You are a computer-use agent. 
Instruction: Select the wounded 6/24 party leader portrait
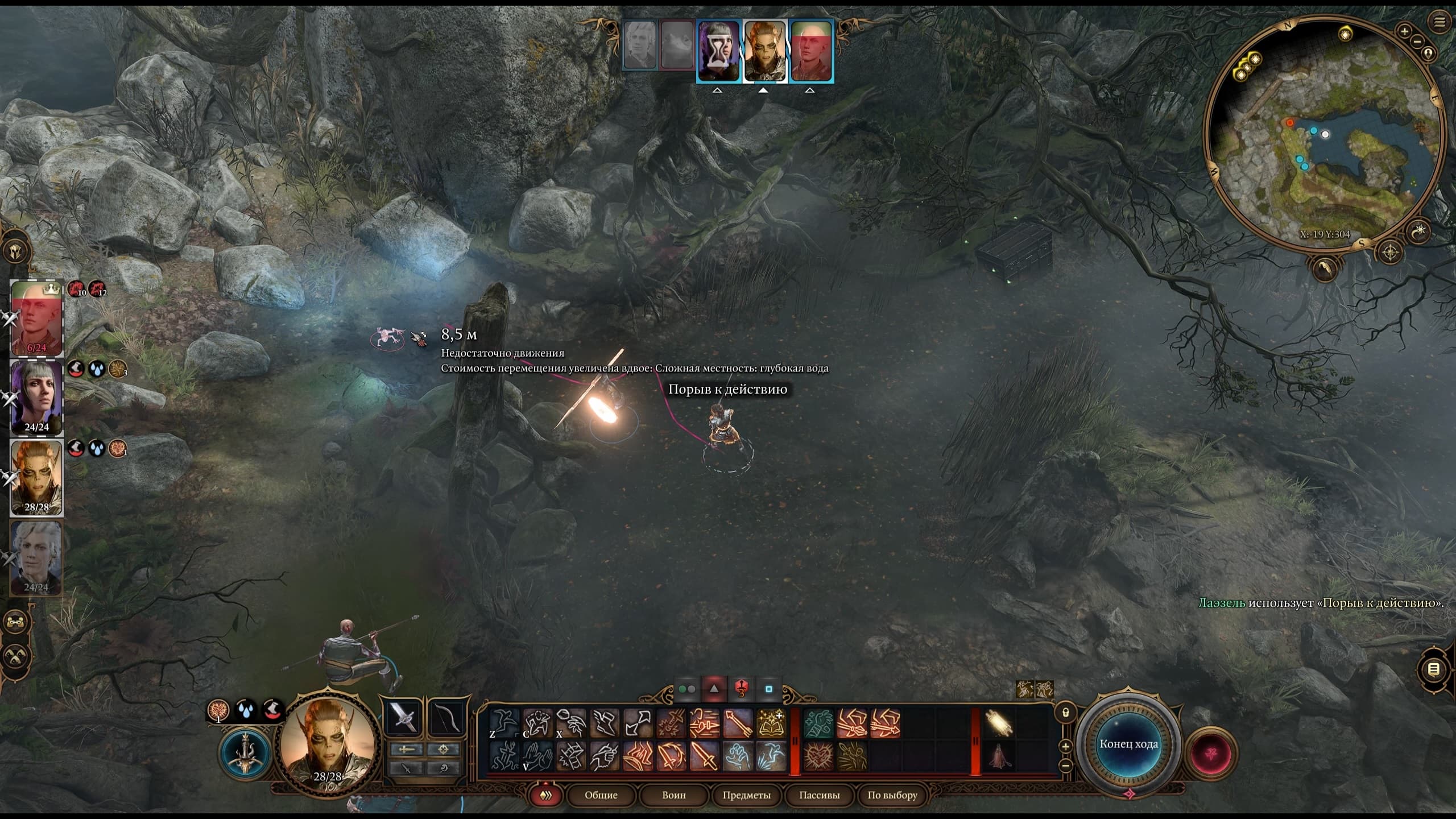(x=36, y=317)
